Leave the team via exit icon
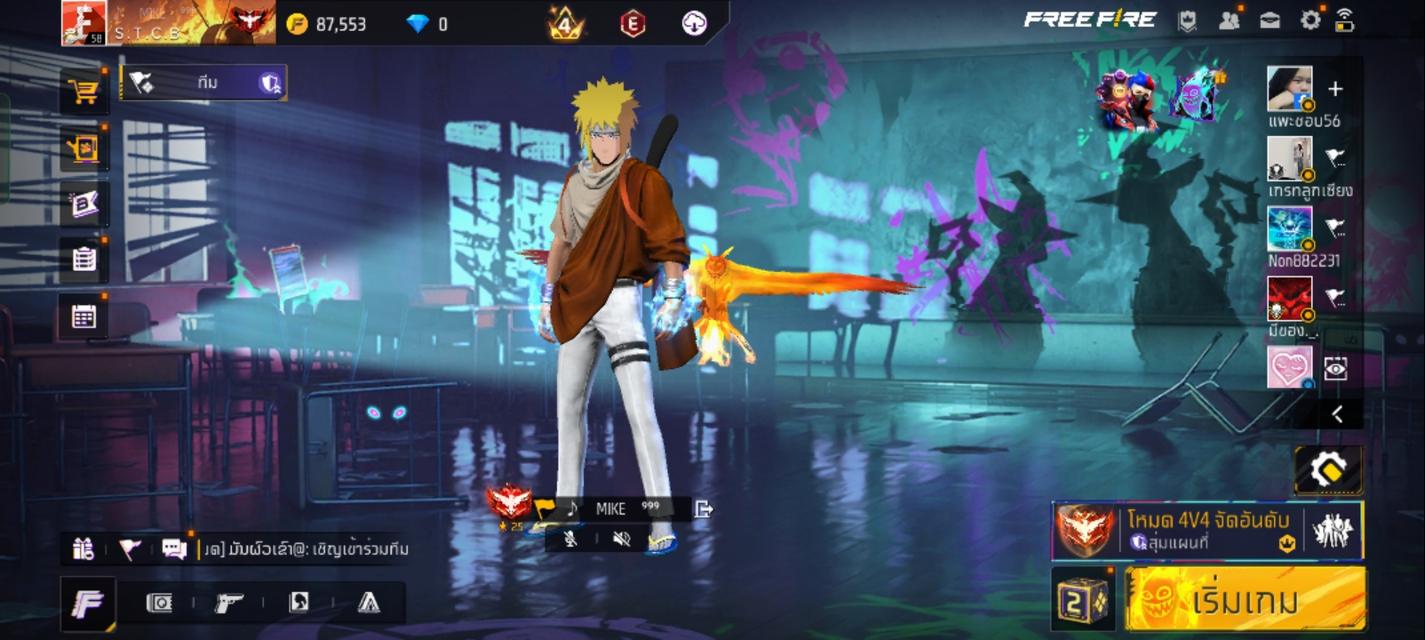Viewport: 1425px width, 640px height. coord(703,509)
